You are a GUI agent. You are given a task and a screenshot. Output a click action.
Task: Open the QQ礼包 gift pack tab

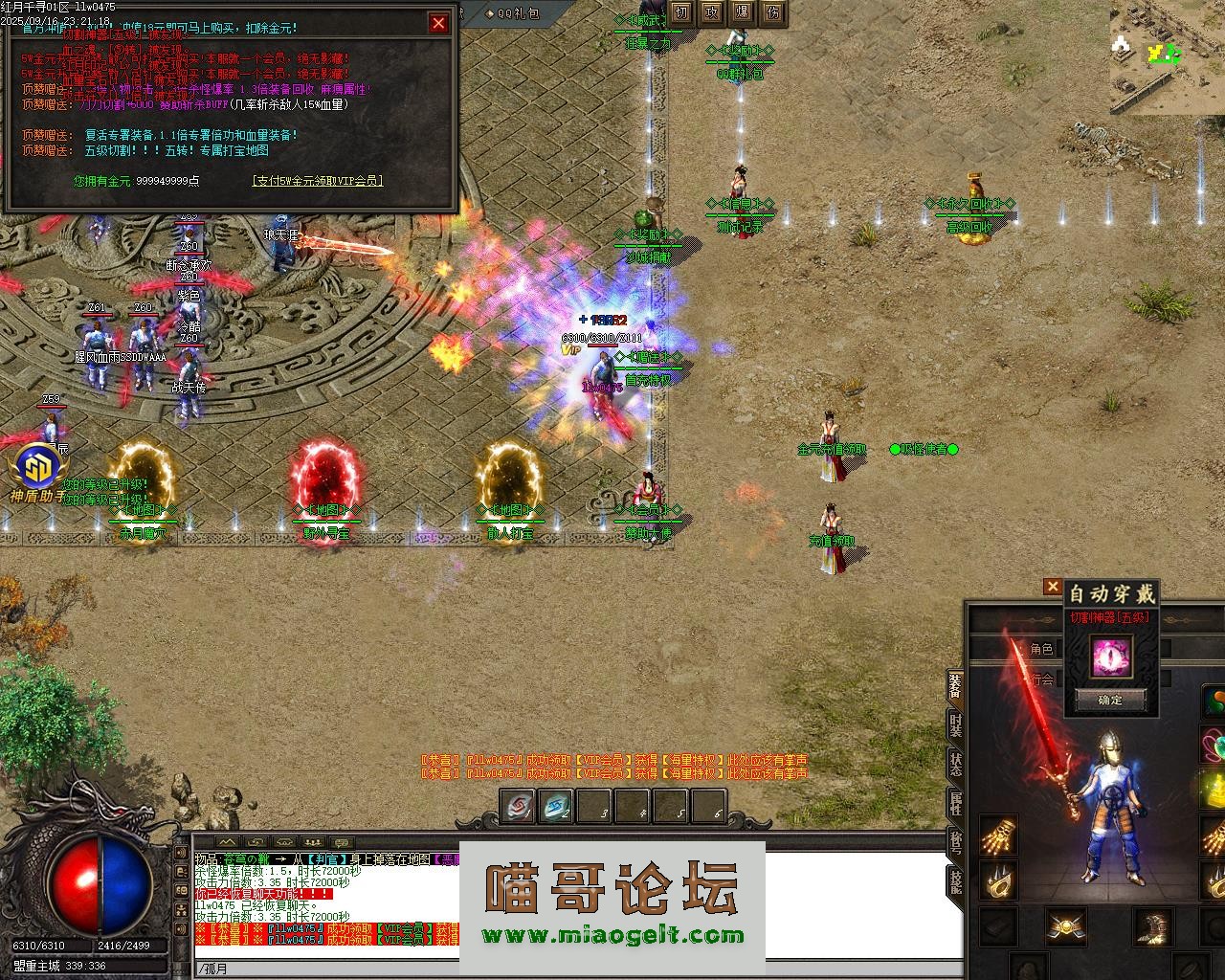coord(512,13)
